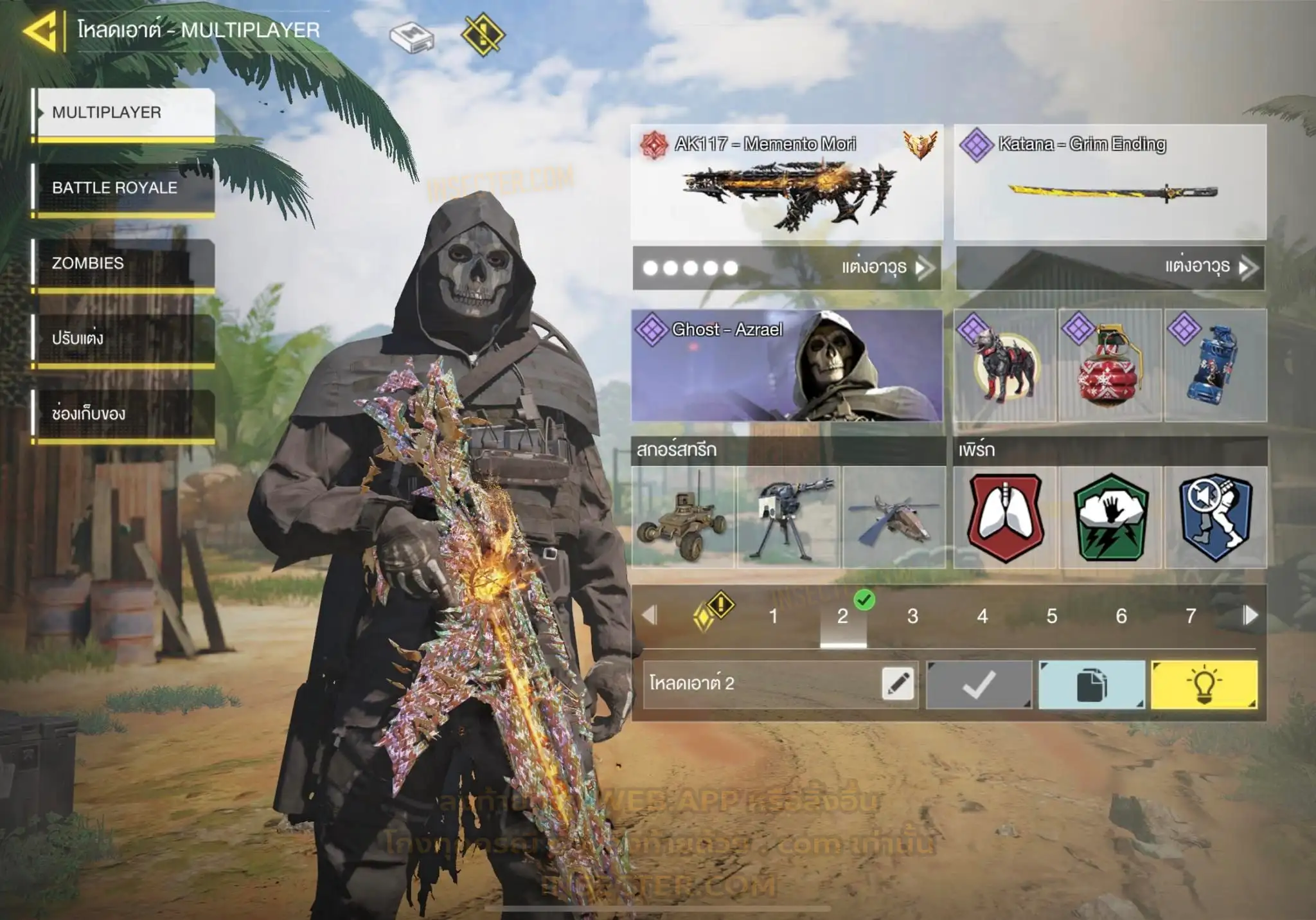Go back using the yellow arrow button
1316x920 pixels.
click(40, 31)
